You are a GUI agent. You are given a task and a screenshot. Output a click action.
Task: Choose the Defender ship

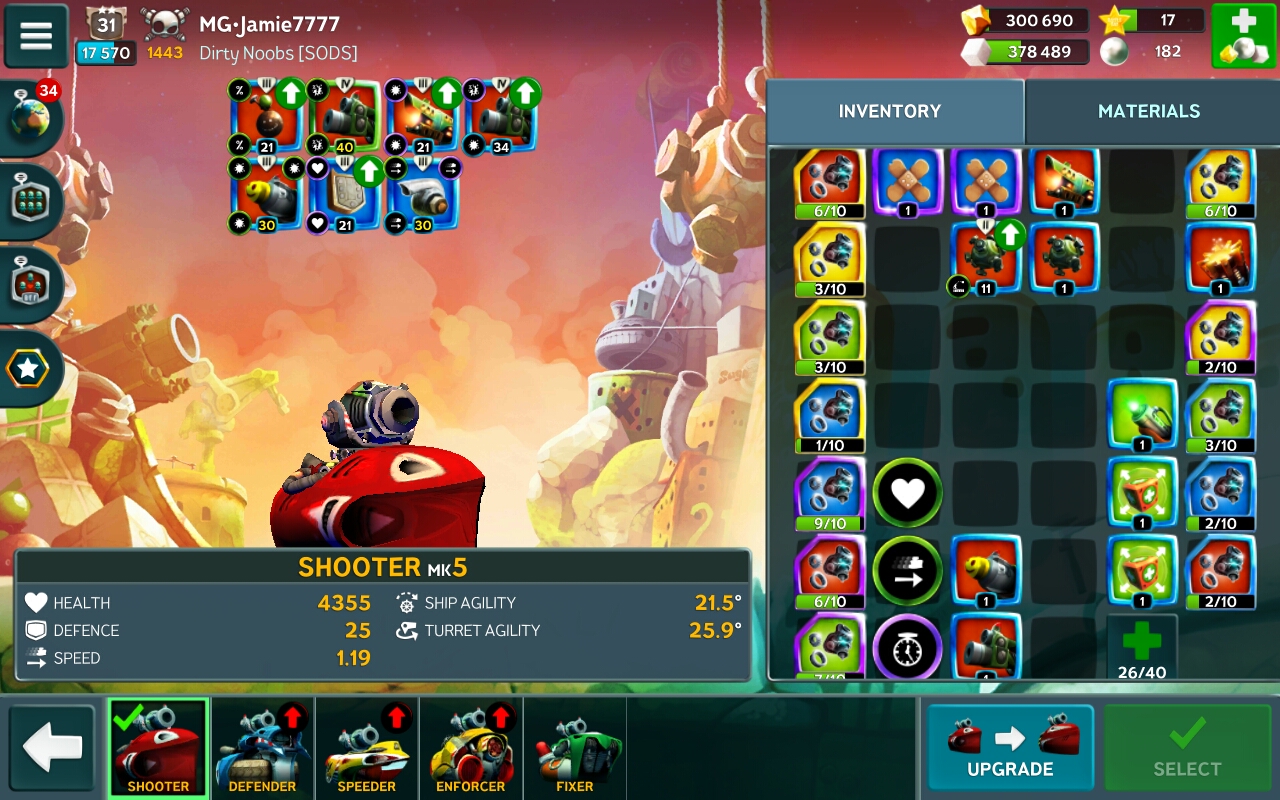(262, 747)
